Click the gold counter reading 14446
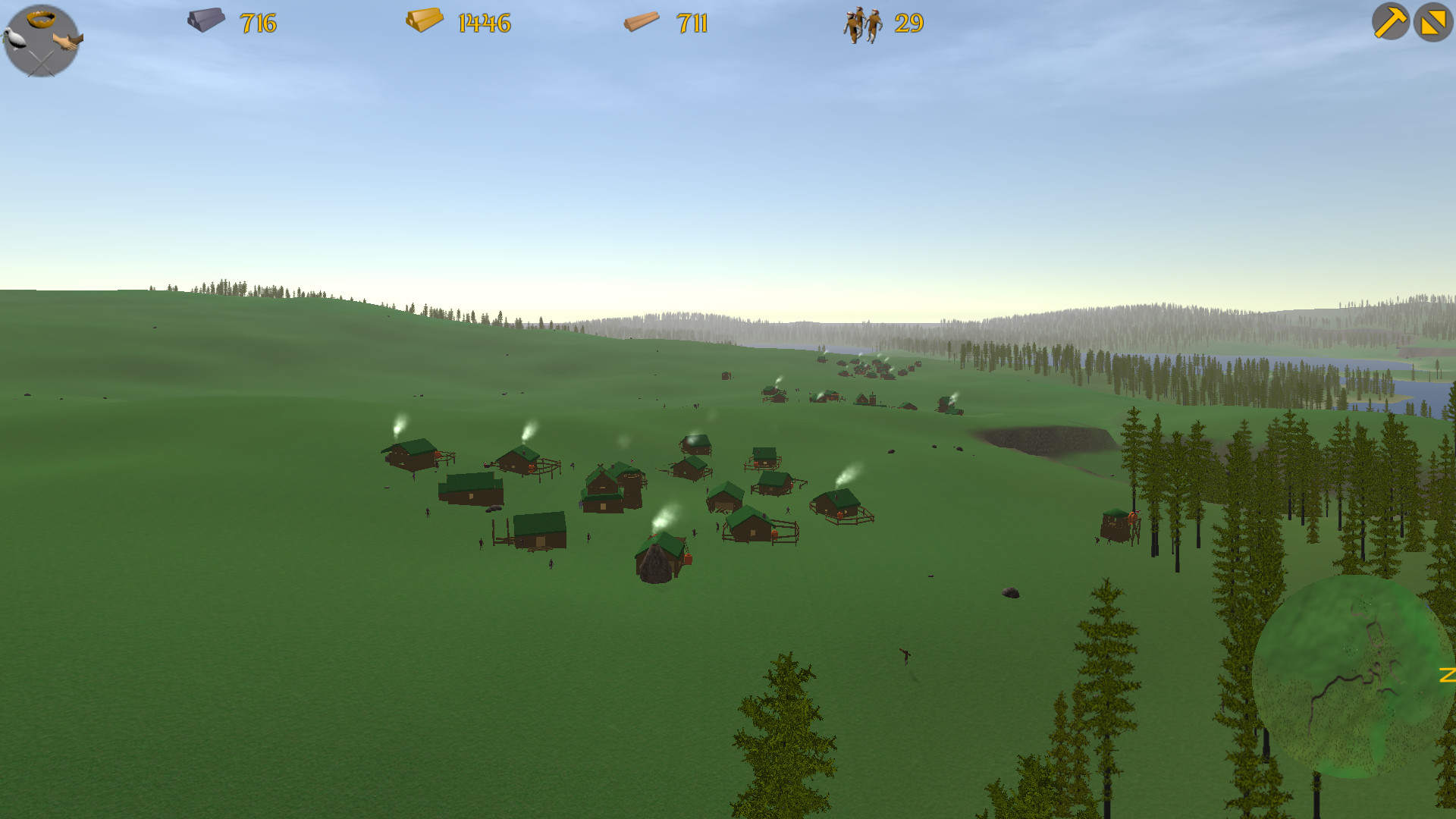Image resolution: width=1456 pixels, height=819 pixels. [x=483, y=24]
